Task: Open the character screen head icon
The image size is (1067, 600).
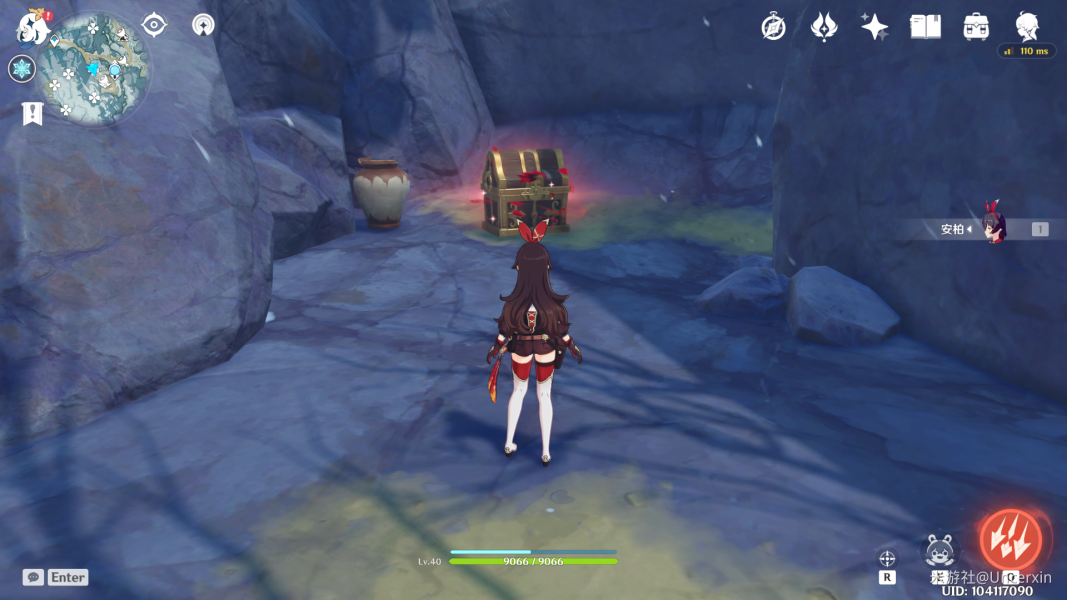Action: (x=1027, y=26)
